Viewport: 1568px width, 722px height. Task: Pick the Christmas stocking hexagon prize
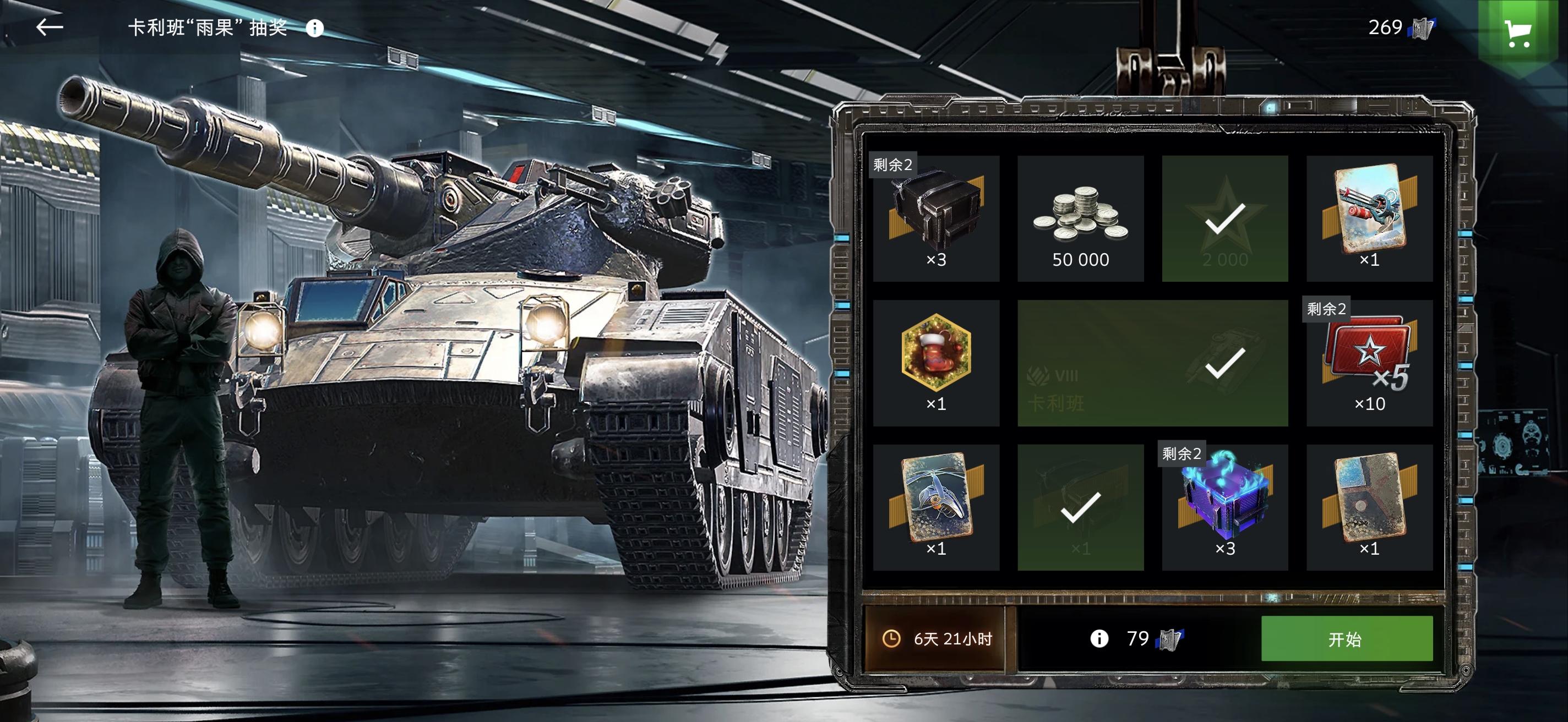[935, 363]
